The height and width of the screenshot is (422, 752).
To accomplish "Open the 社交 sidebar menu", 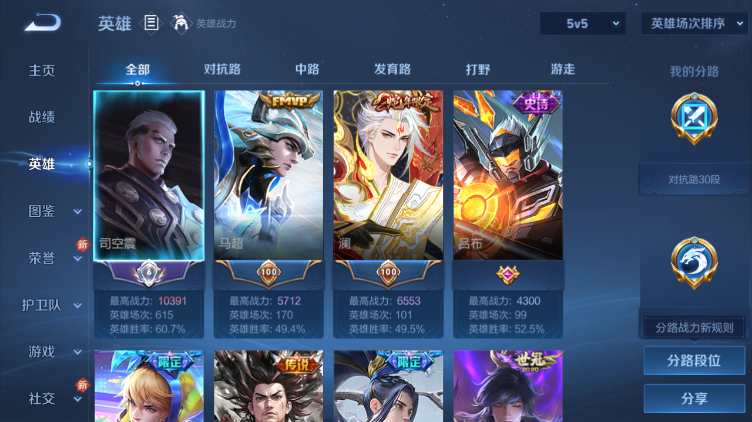I will coord(42,398).
